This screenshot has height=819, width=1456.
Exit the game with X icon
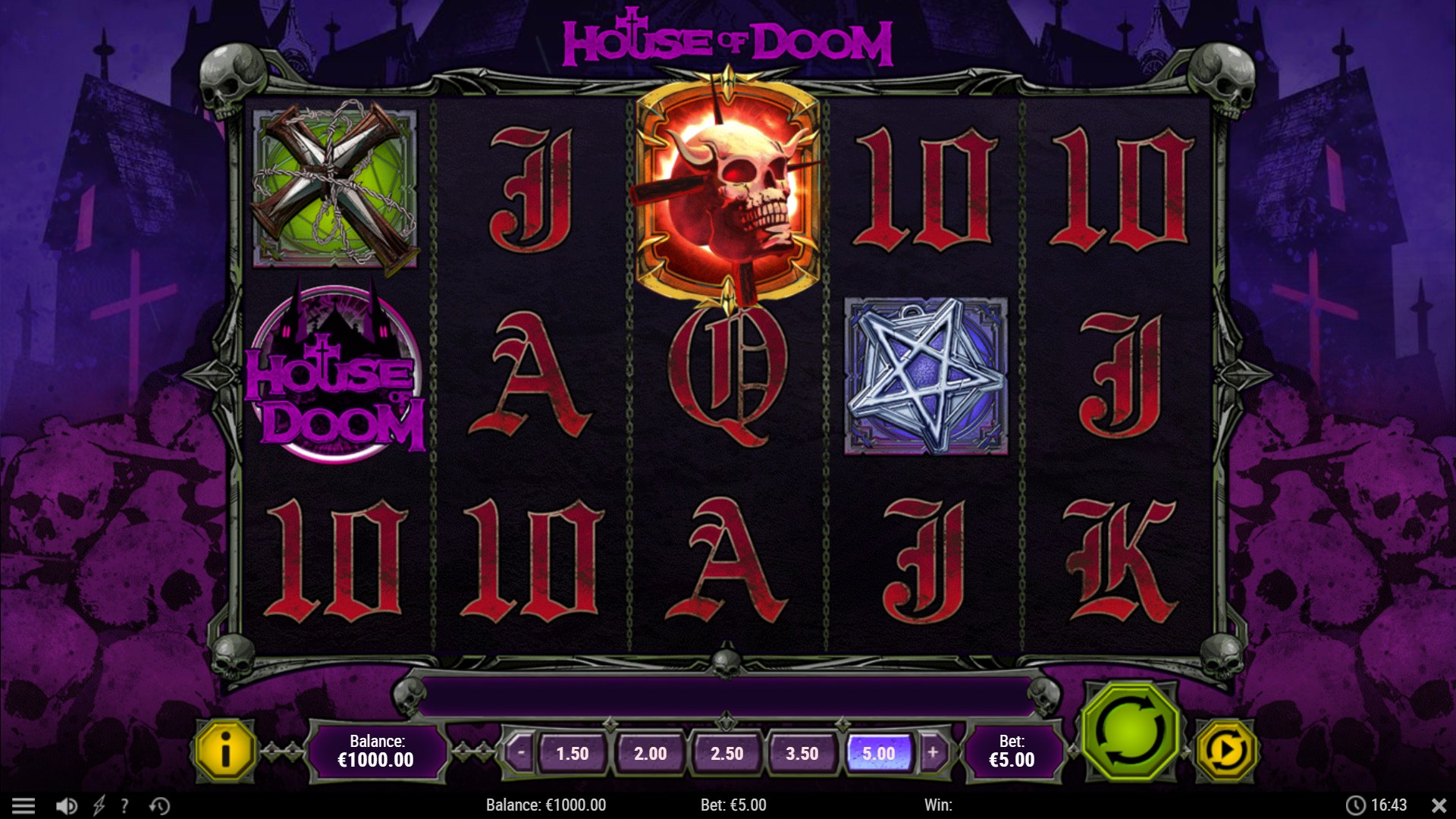[x=1438, y=805]
